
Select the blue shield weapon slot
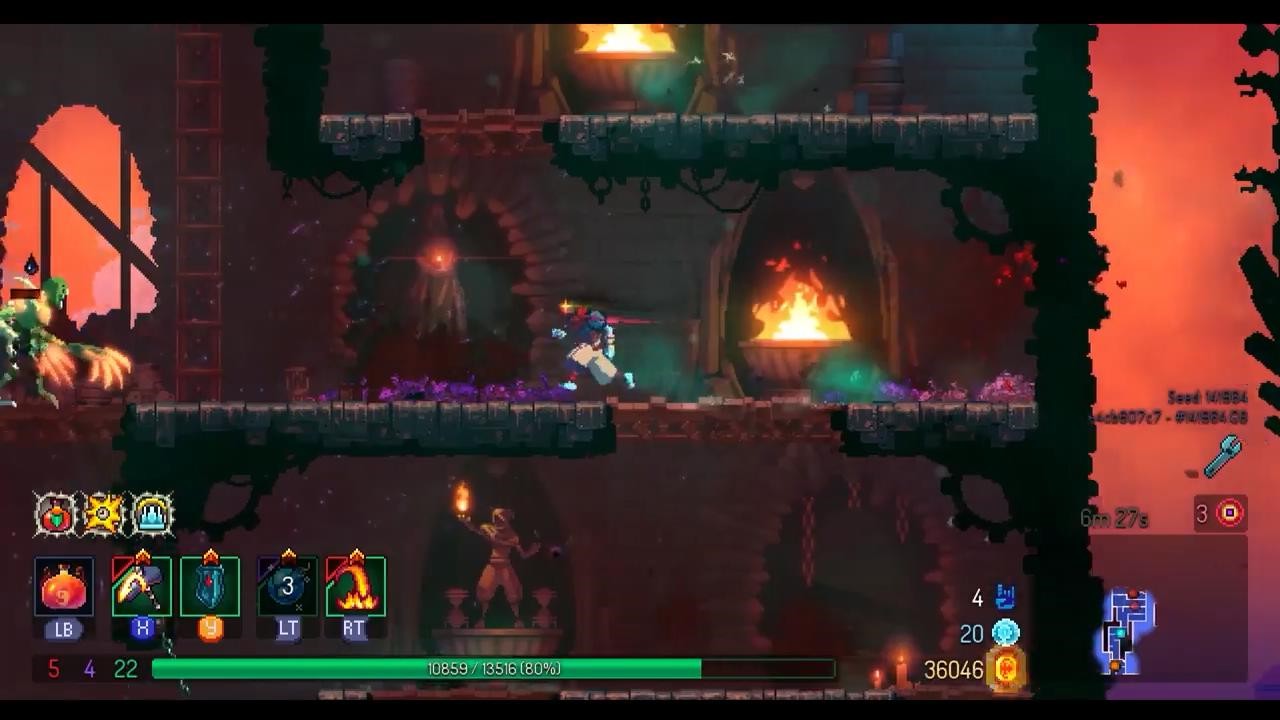point(210,587)
